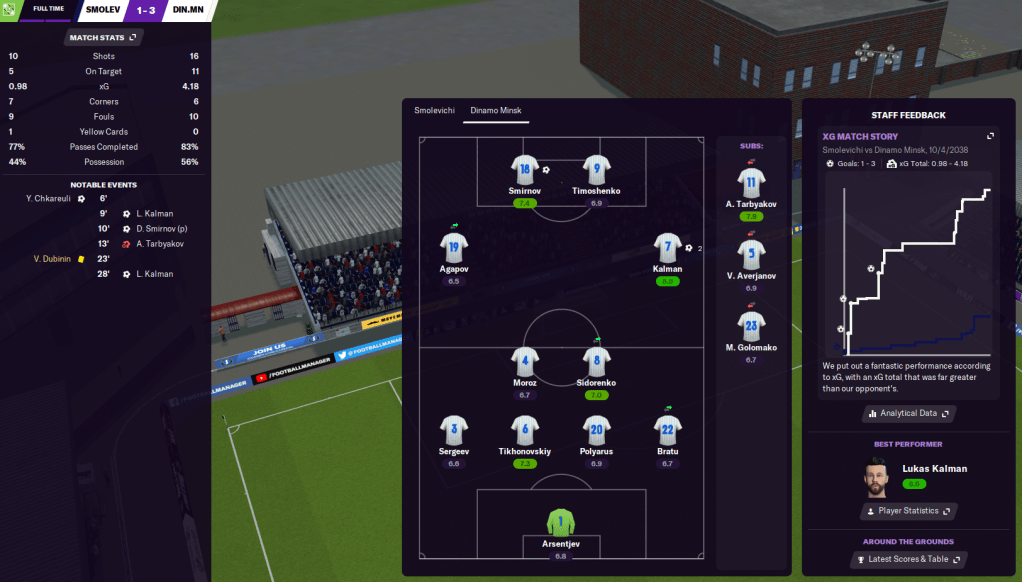Select midfielder Moroz, shirt number 4
Image resolution: width=1022 pixels, height=582 pixels.
(x=525, y=361)
